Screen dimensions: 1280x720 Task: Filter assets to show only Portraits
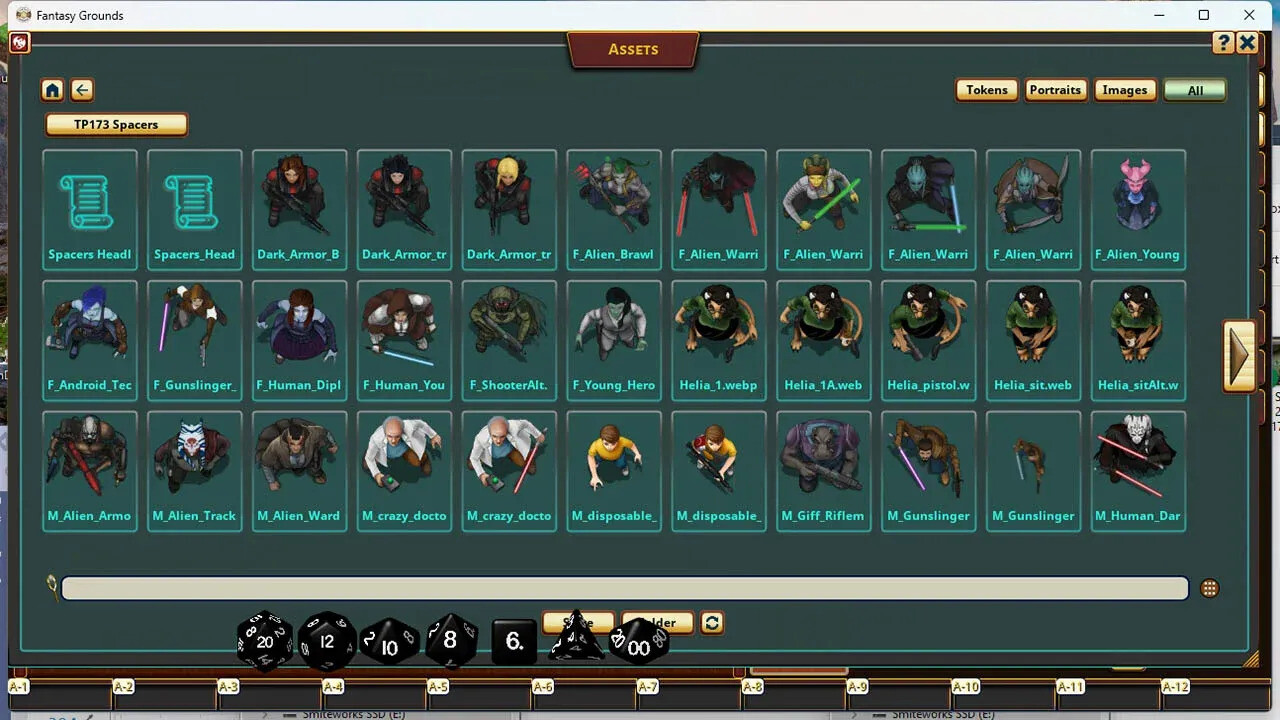click(x=1055, y=90)
